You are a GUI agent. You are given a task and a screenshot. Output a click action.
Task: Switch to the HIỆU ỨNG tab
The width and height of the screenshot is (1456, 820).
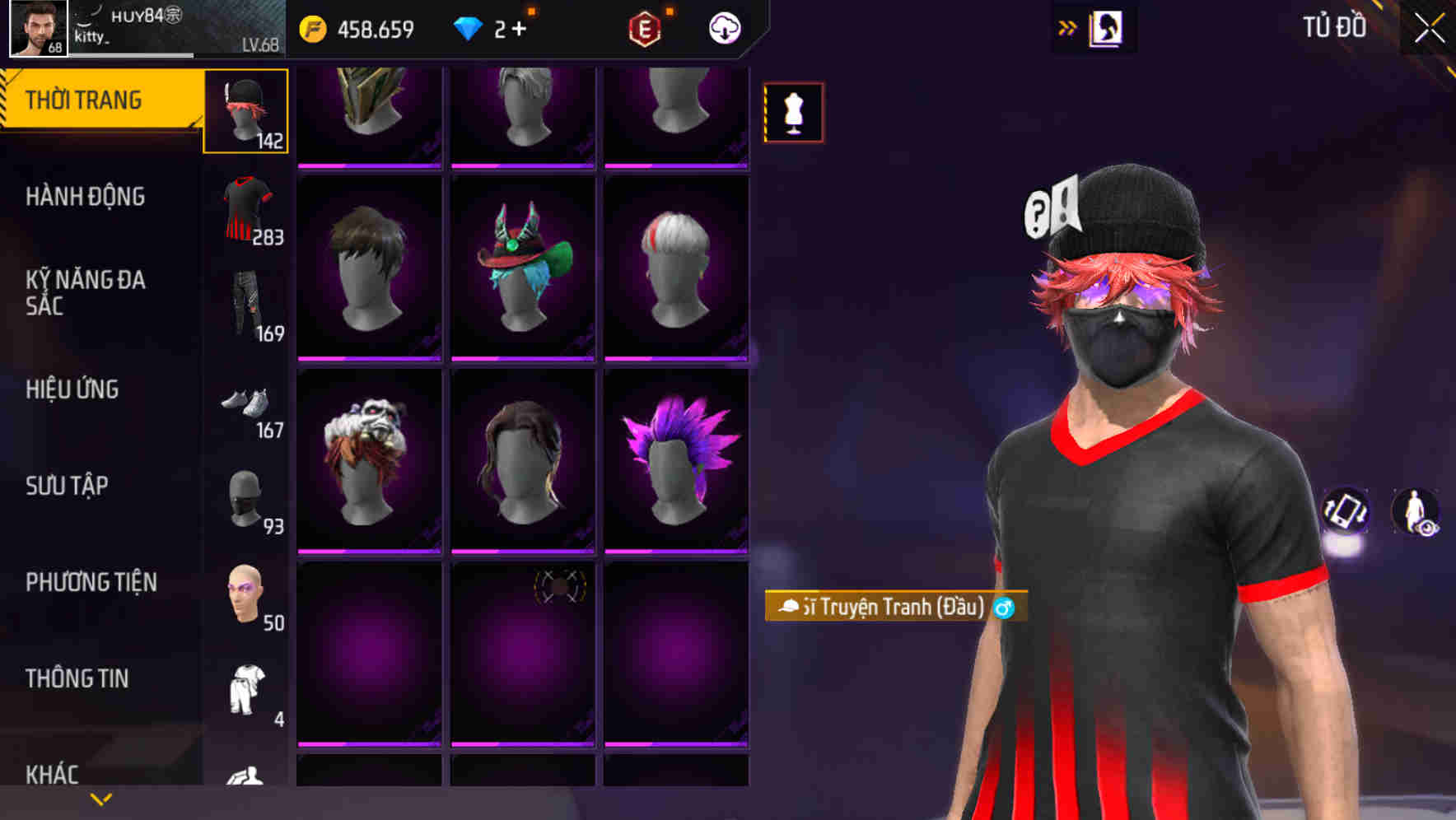tap(71, 389)
